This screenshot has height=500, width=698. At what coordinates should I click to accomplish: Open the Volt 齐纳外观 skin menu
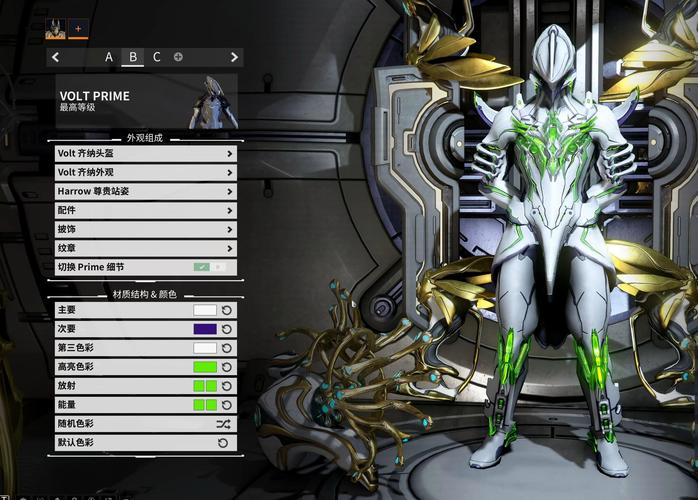tap(146, 173)
